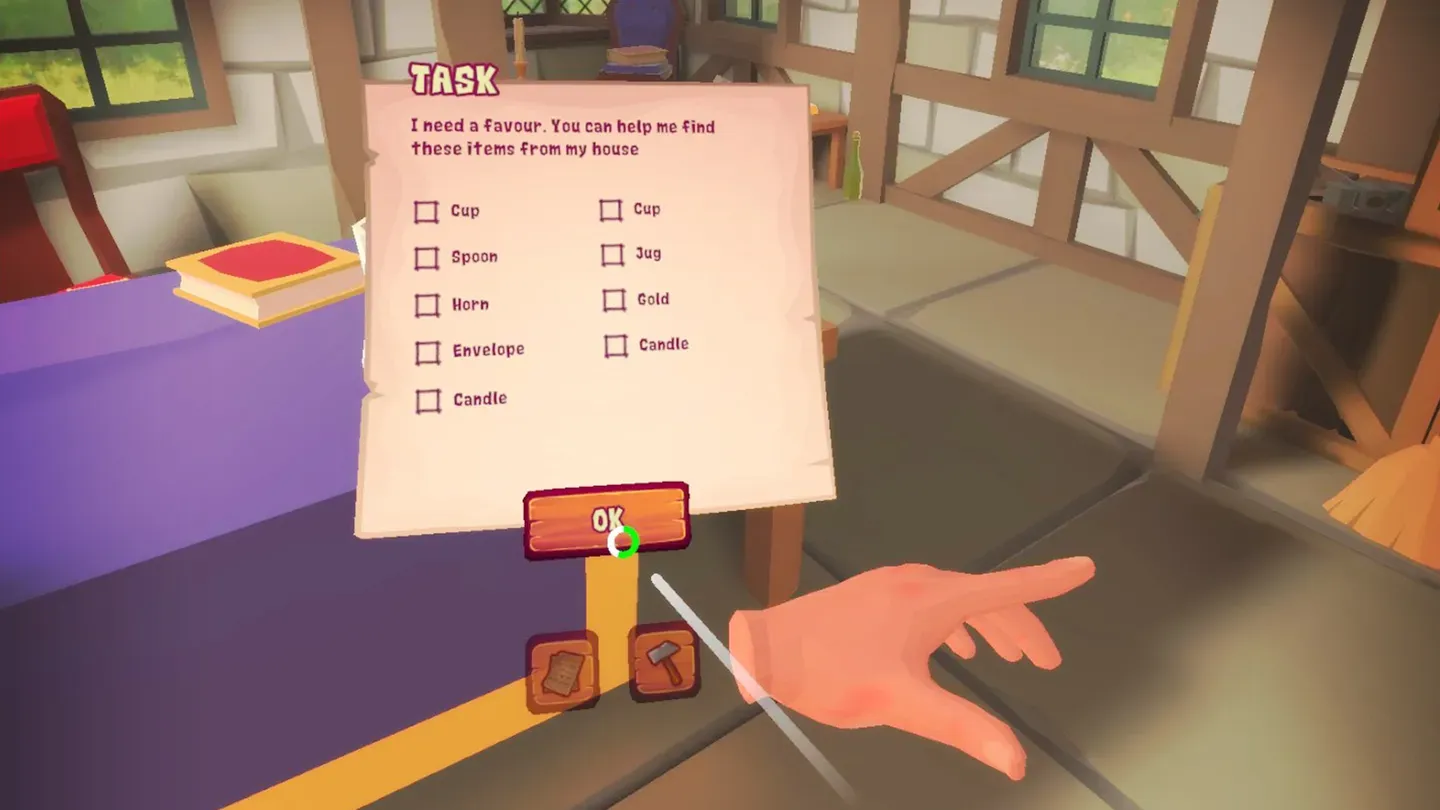Image resolution: width=1440 pixels, height=810 pixels.
Task: Mark the Spoon item as found
Action: click(428, 258)
